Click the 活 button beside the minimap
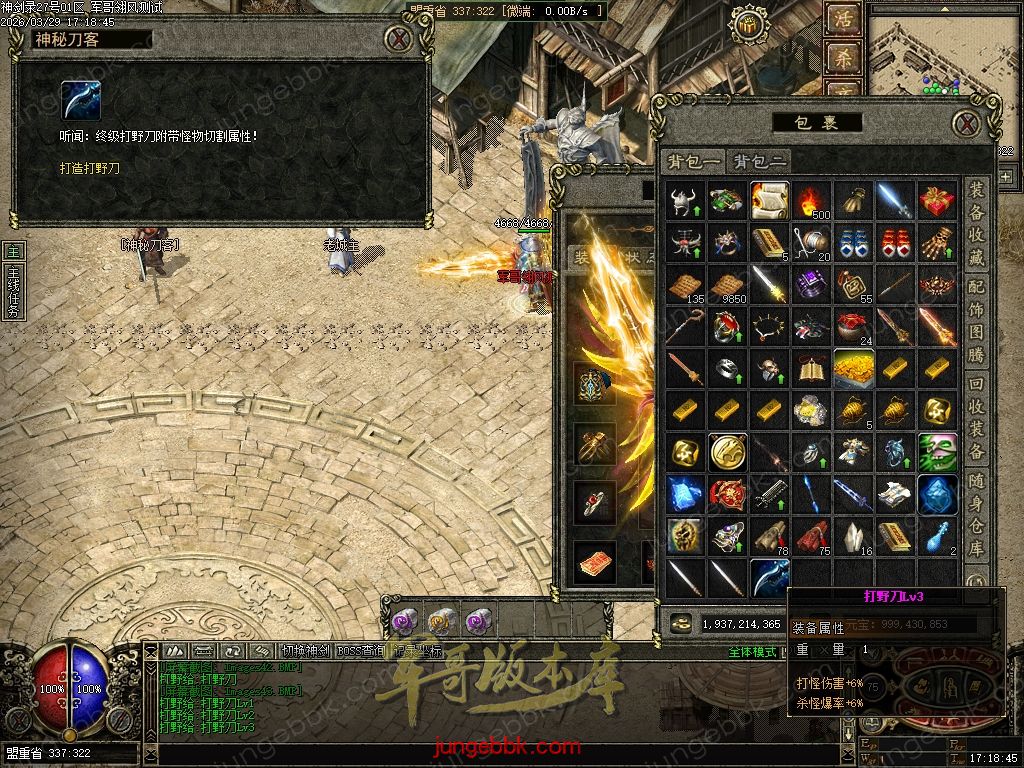 point(842,19)
